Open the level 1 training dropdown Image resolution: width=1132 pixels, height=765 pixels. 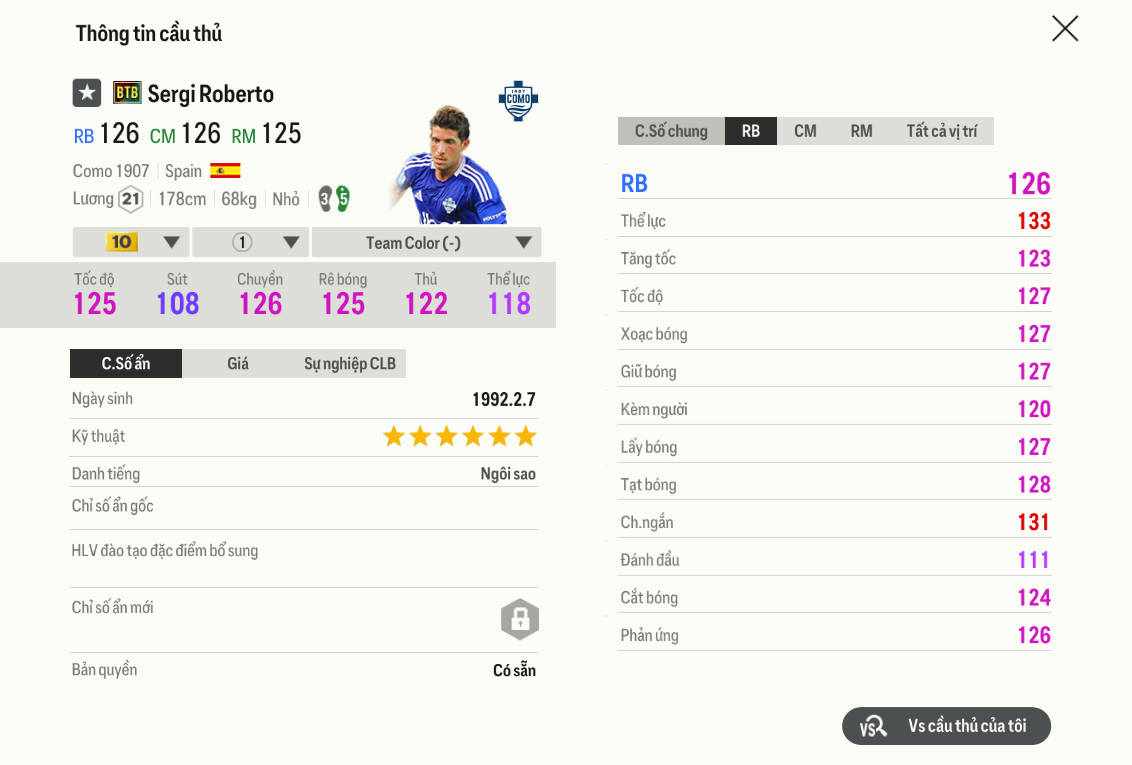(x=251, y=242)
